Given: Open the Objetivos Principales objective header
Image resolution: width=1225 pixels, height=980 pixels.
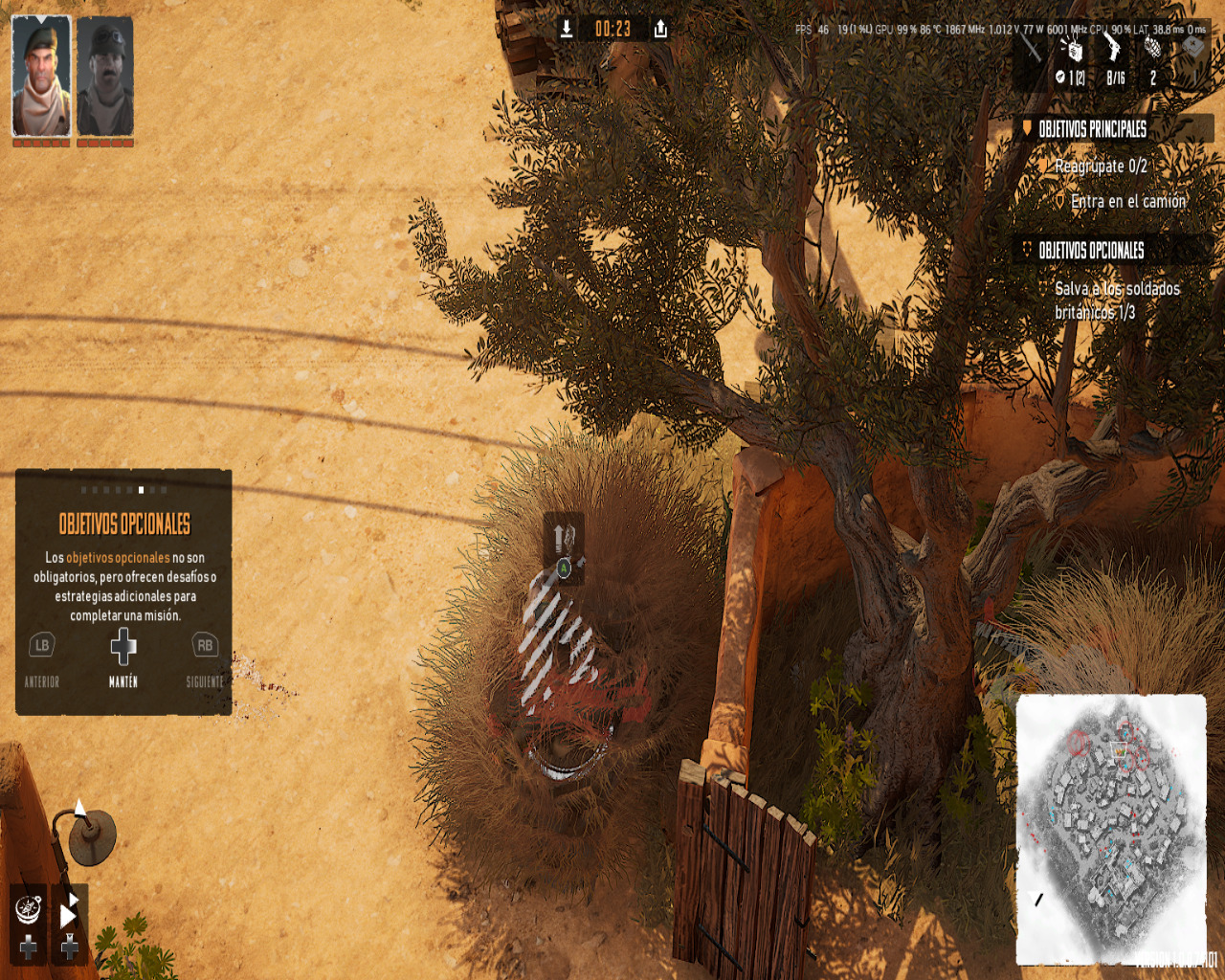Looking at the screenshot, I should 1092,128.
